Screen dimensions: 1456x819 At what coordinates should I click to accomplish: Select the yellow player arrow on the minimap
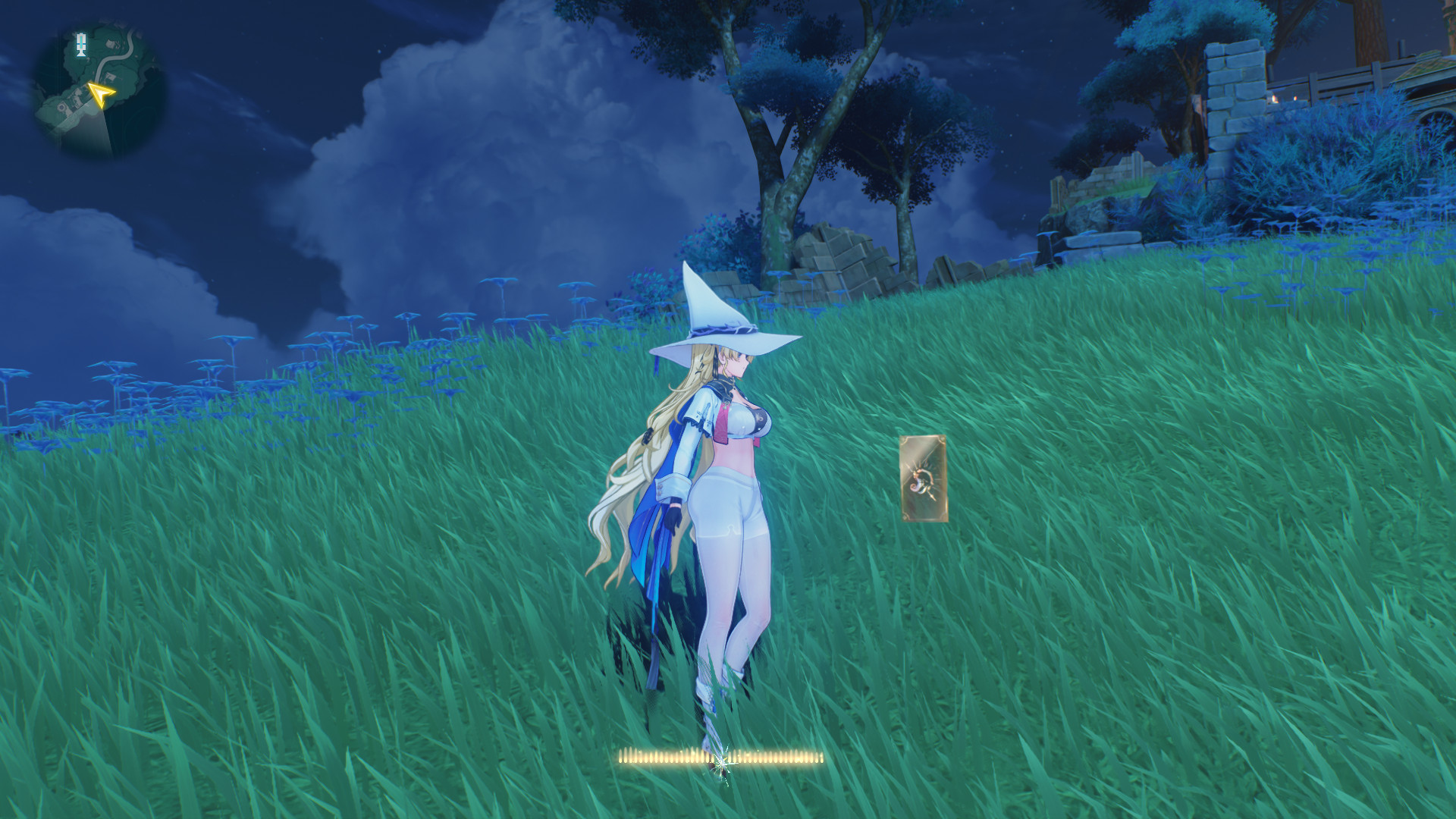tap(101, 95)
